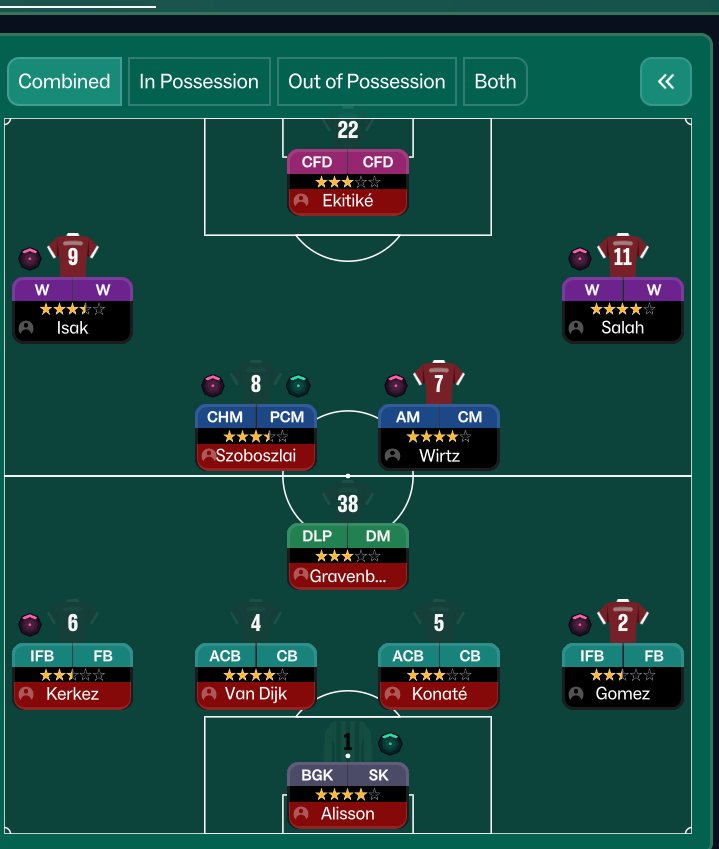719x849 pixels.
Task: Click the pink instruction icon beside Salah's shirt
Action: [580, 258]
